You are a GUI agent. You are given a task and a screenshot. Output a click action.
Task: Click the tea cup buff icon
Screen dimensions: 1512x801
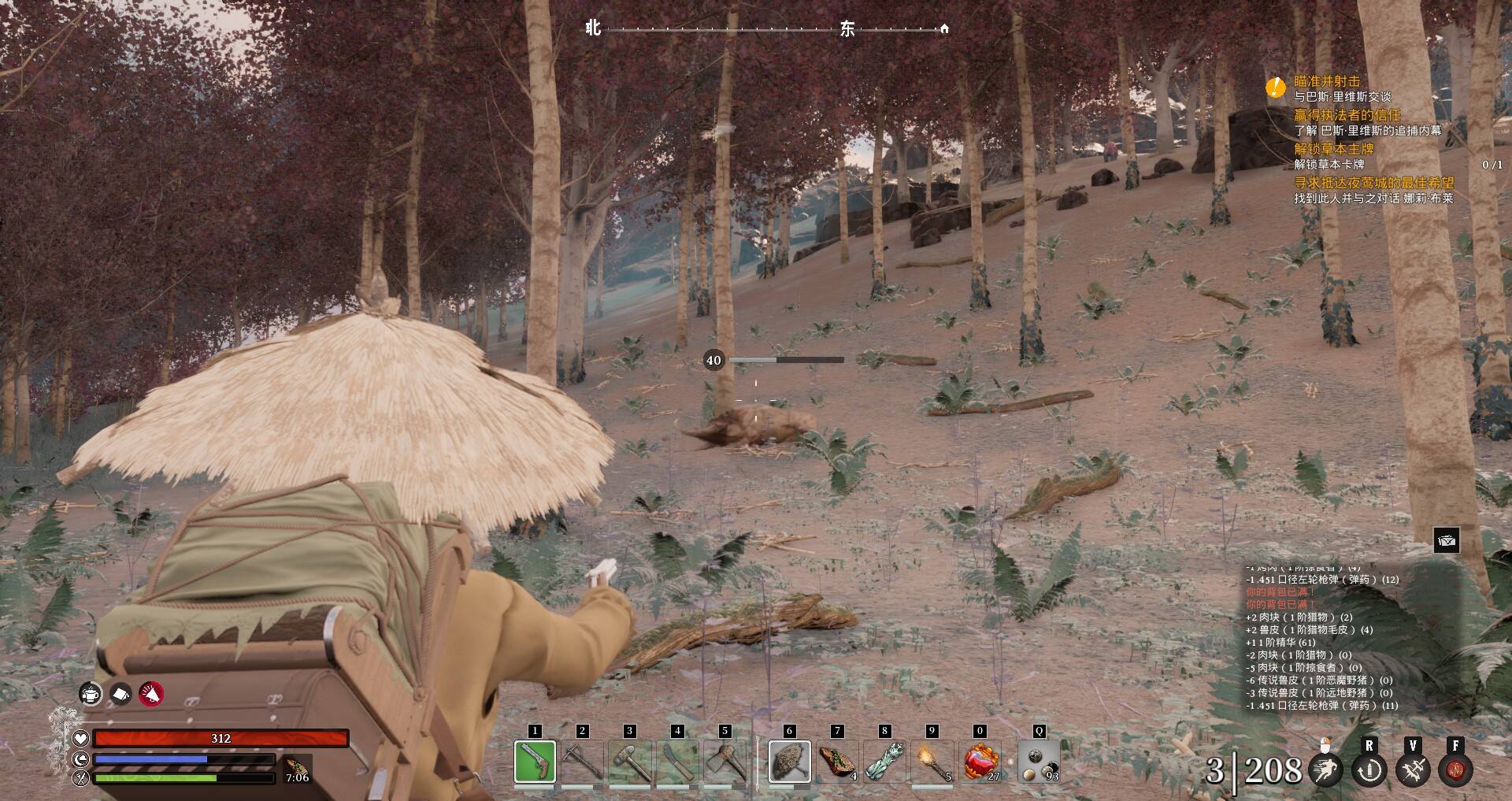[x=91, y=694]
